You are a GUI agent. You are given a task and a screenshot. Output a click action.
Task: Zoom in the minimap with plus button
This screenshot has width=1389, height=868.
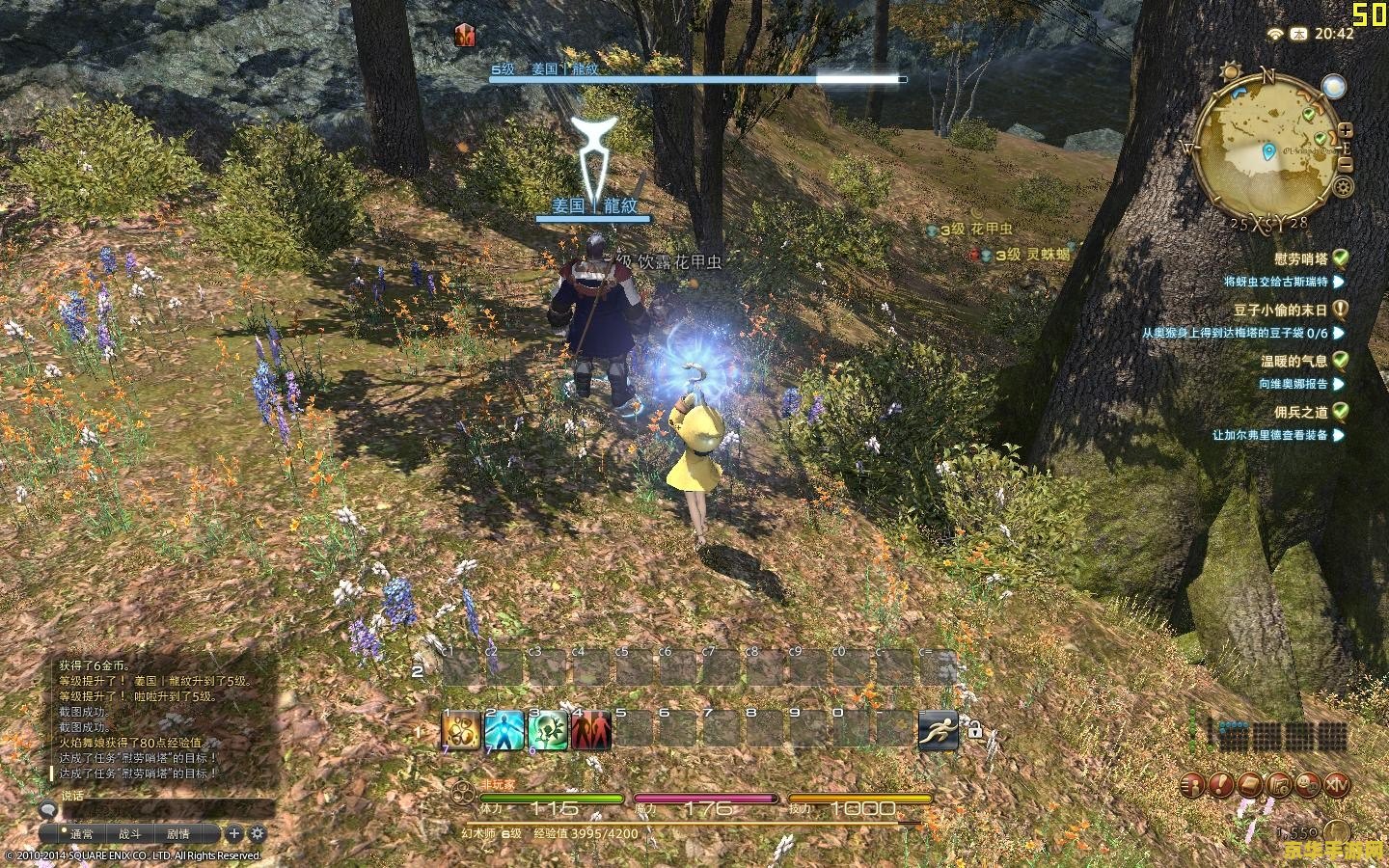pos(1346,129)
